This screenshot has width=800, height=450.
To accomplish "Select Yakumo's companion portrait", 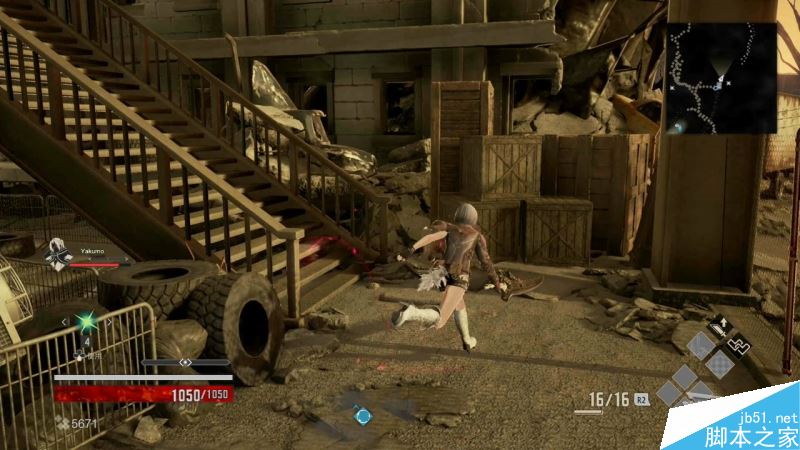I will pos(57,255).
